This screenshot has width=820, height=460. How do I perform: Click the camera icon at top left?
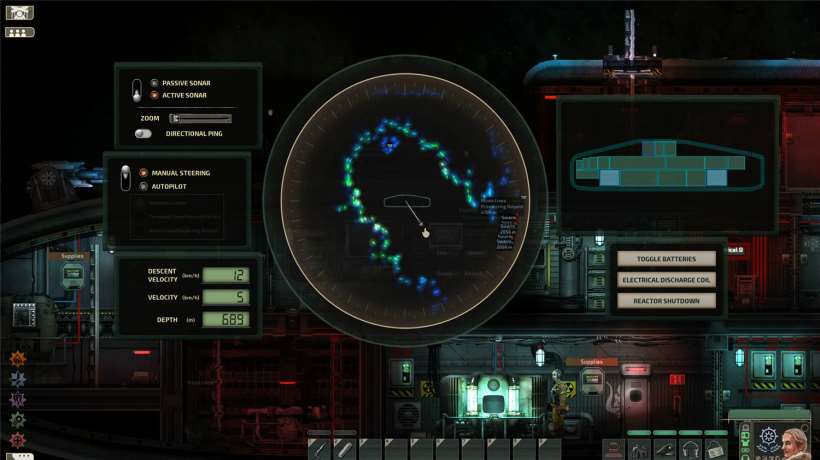(19, 13)
